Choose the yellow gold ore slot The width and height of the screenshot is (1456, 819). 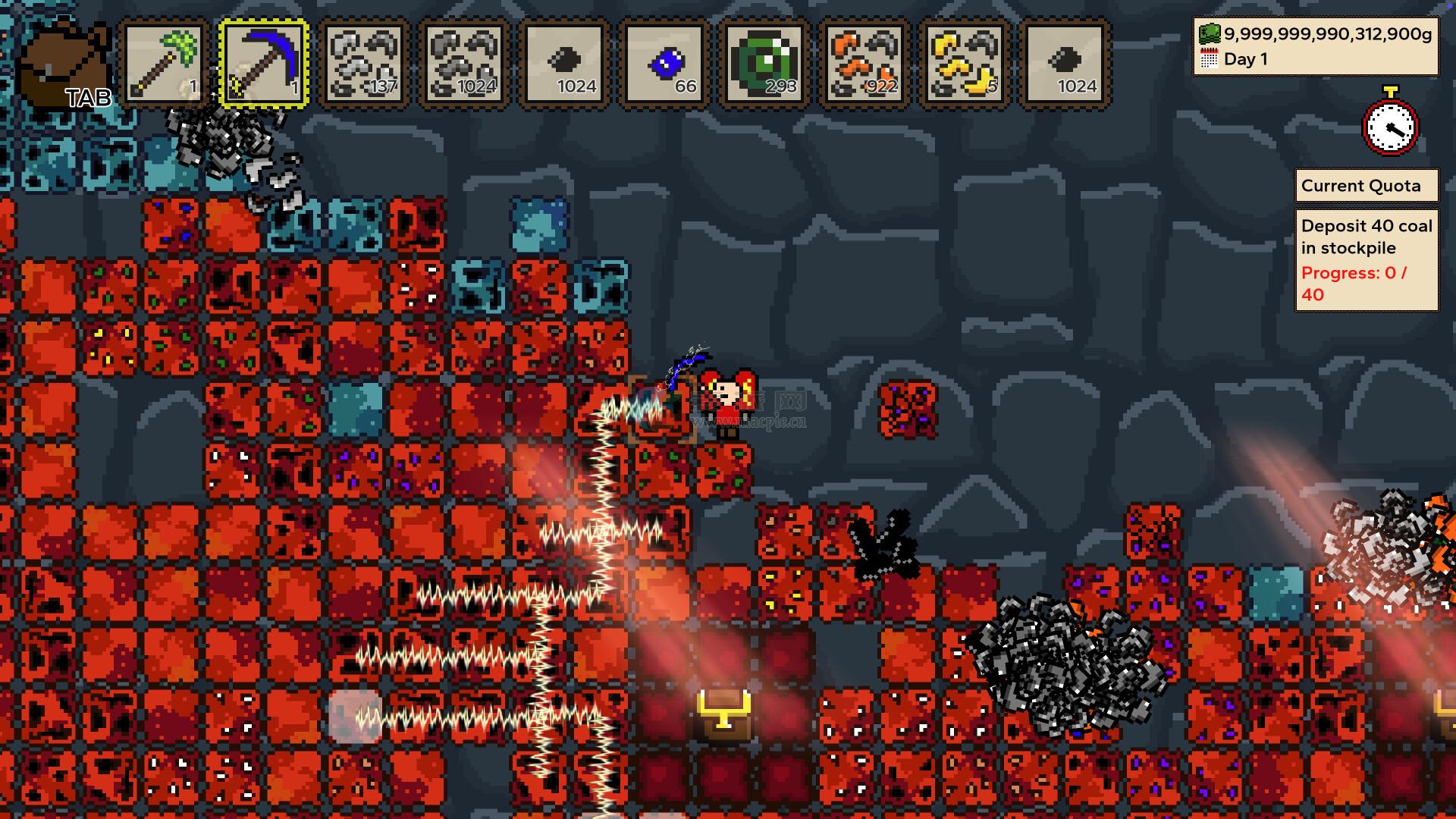tap(965, 64)
